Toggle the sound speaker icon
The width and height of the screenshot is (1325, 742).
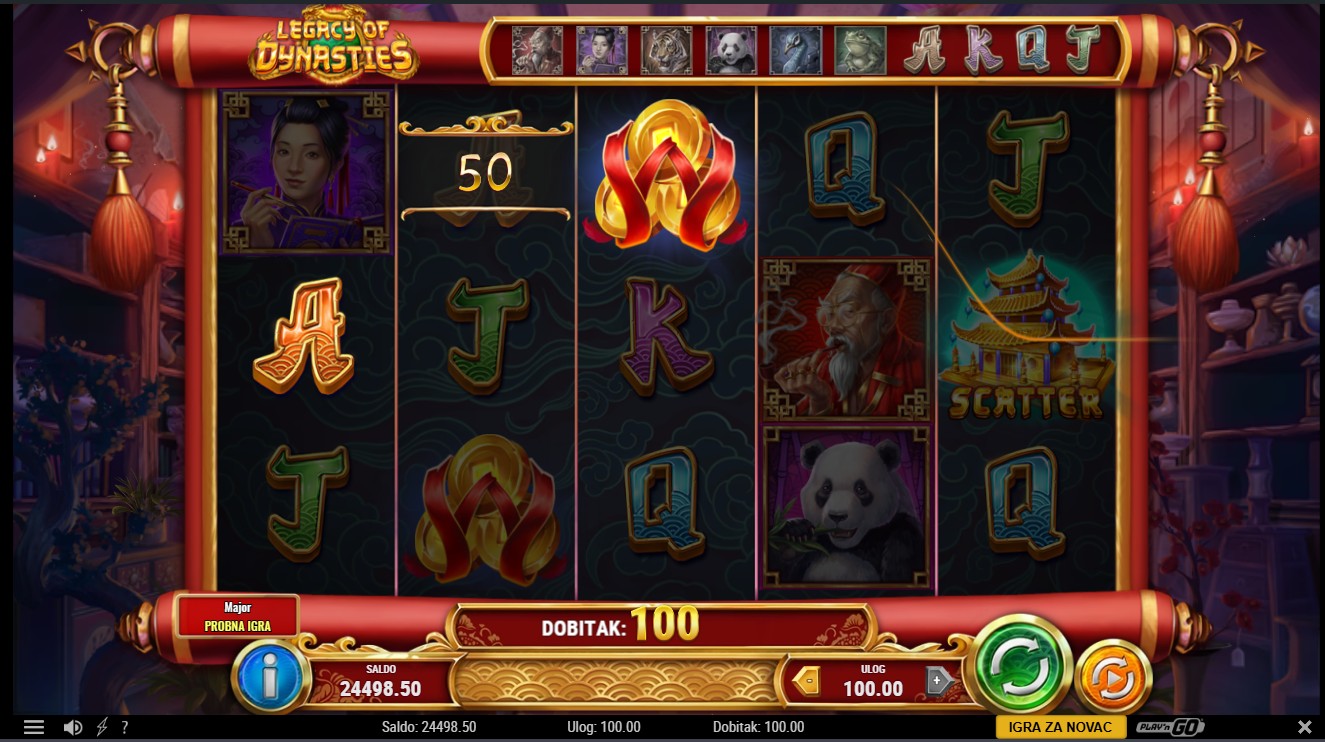click(x=73, y=727)
